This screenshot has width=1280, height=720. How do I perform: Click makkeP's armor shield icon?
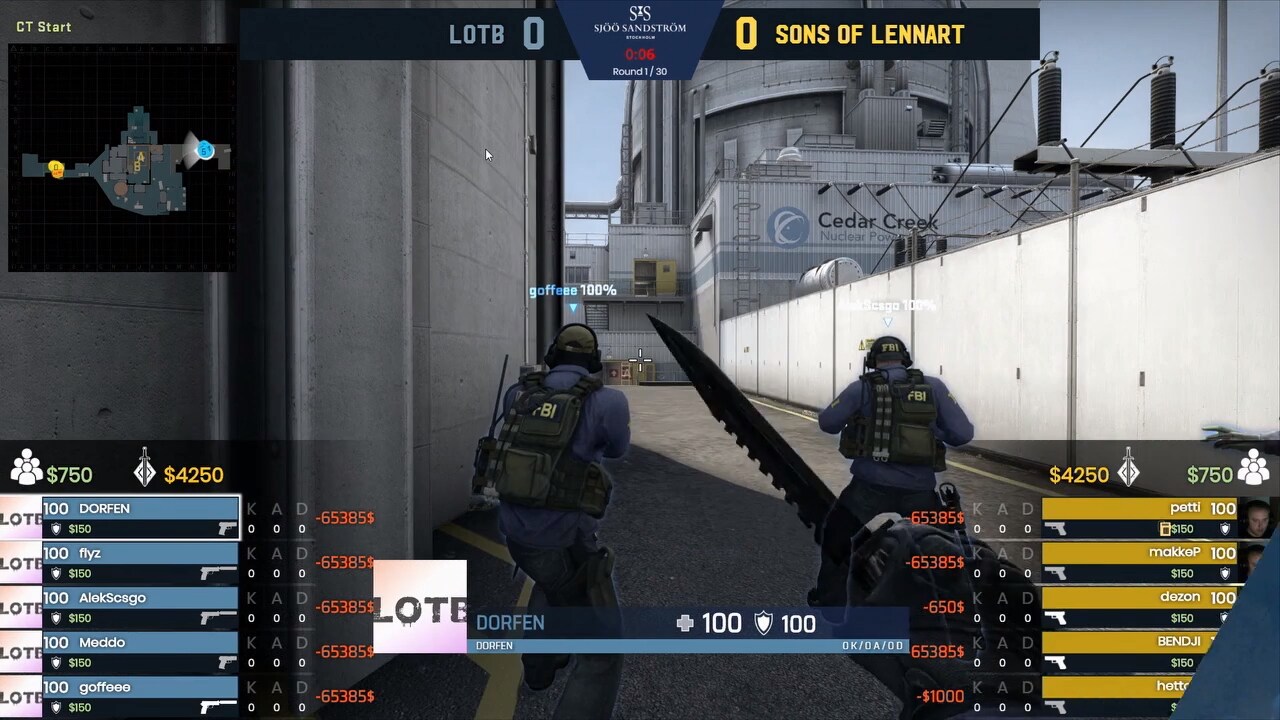tap(1226, 573)
